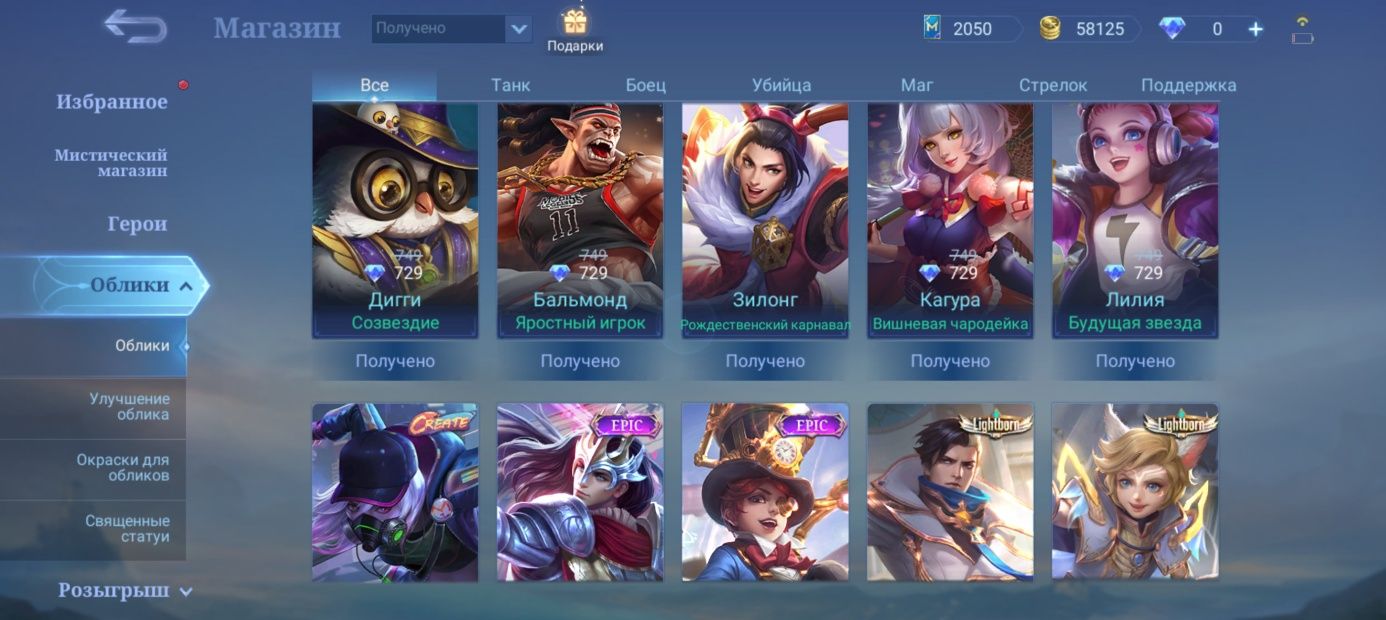The height and width of the screenshot is (620, 1386).
Task: Select the Дигги Созвездие skin card
Action: point(395,220)
